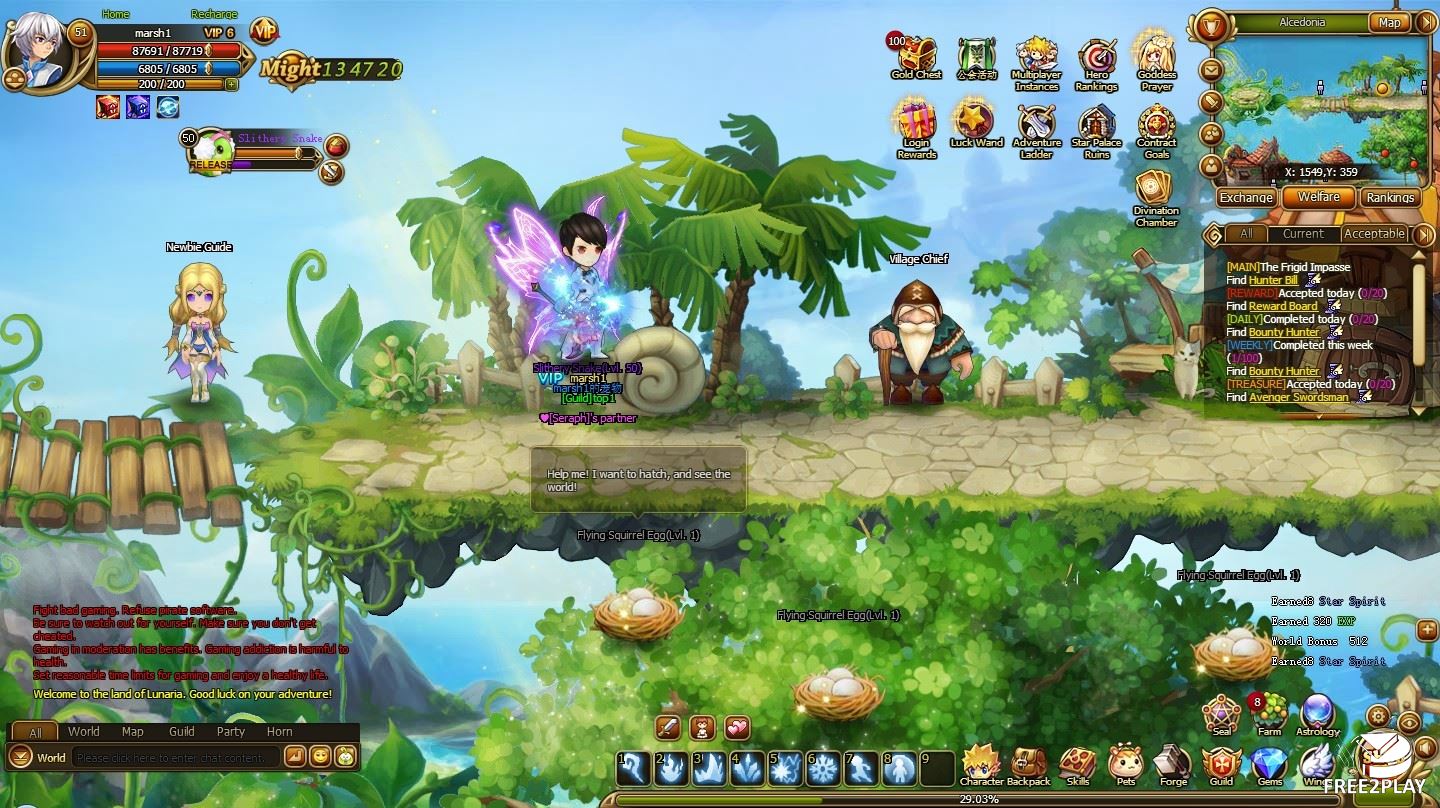Image resolution: width=1440 pixels, height=808 pixels.
Task: Open Multiplayer Instances
Action: [x=1037, y=60]
